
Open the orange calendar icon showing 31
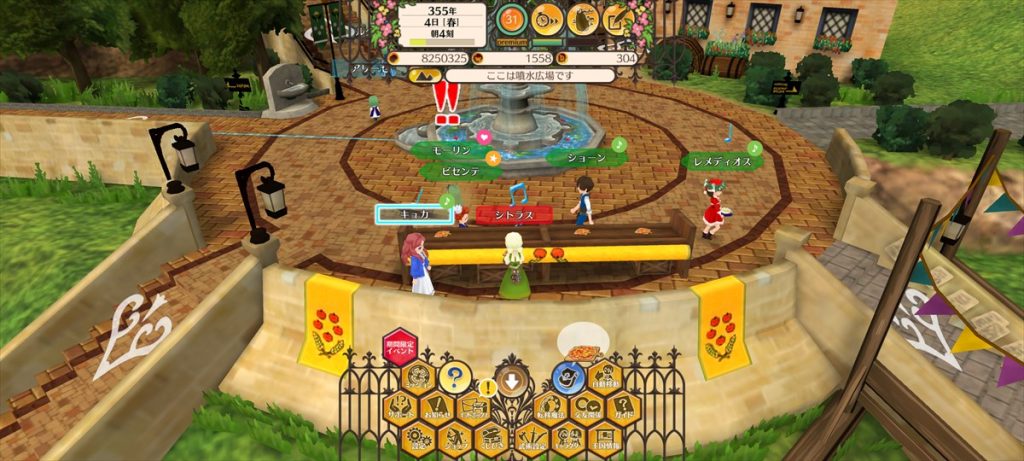(512, 17)
